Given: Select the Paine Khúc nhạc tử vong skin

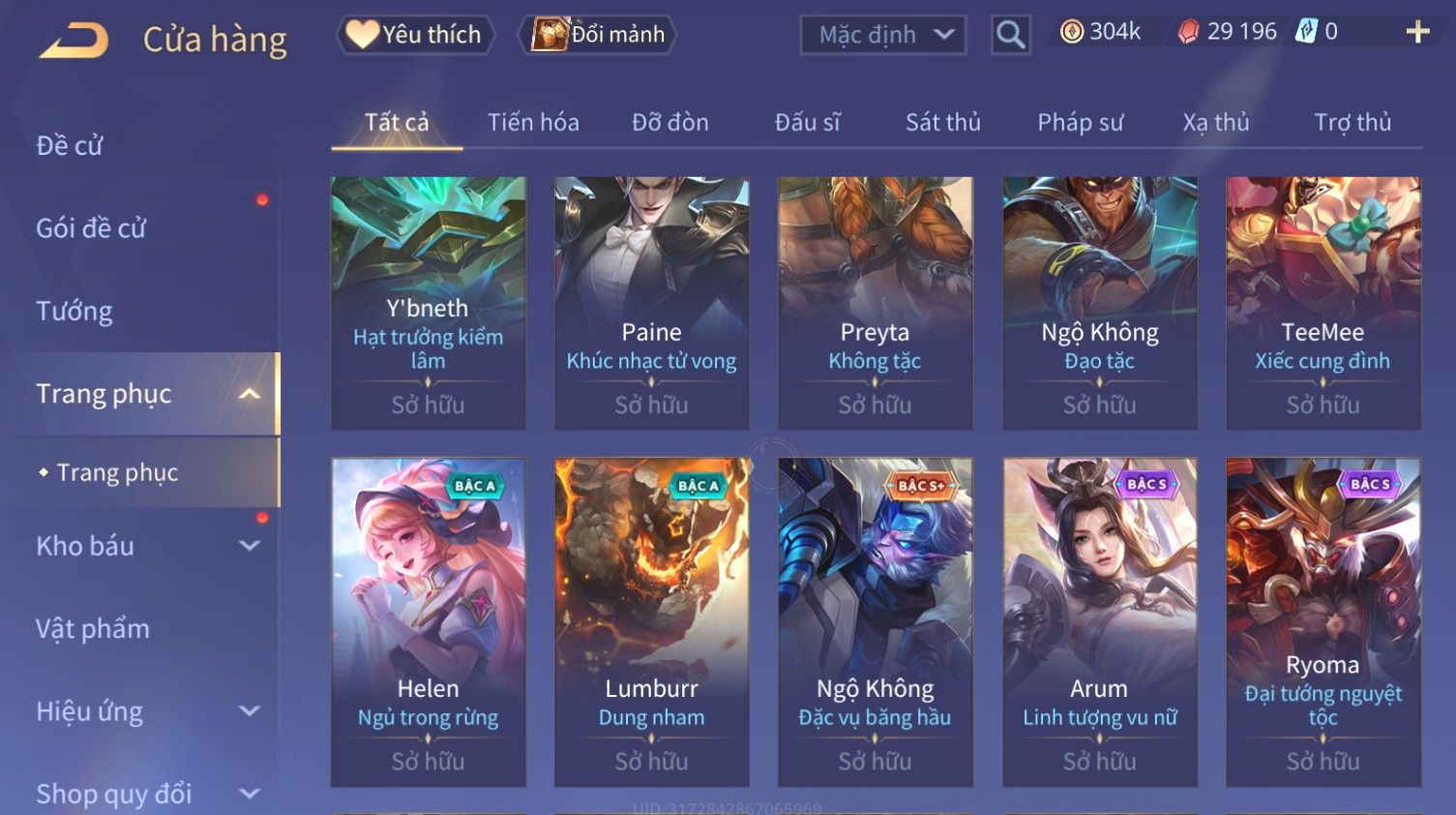Looking at the screenshot, I should [x=651, y=302].
